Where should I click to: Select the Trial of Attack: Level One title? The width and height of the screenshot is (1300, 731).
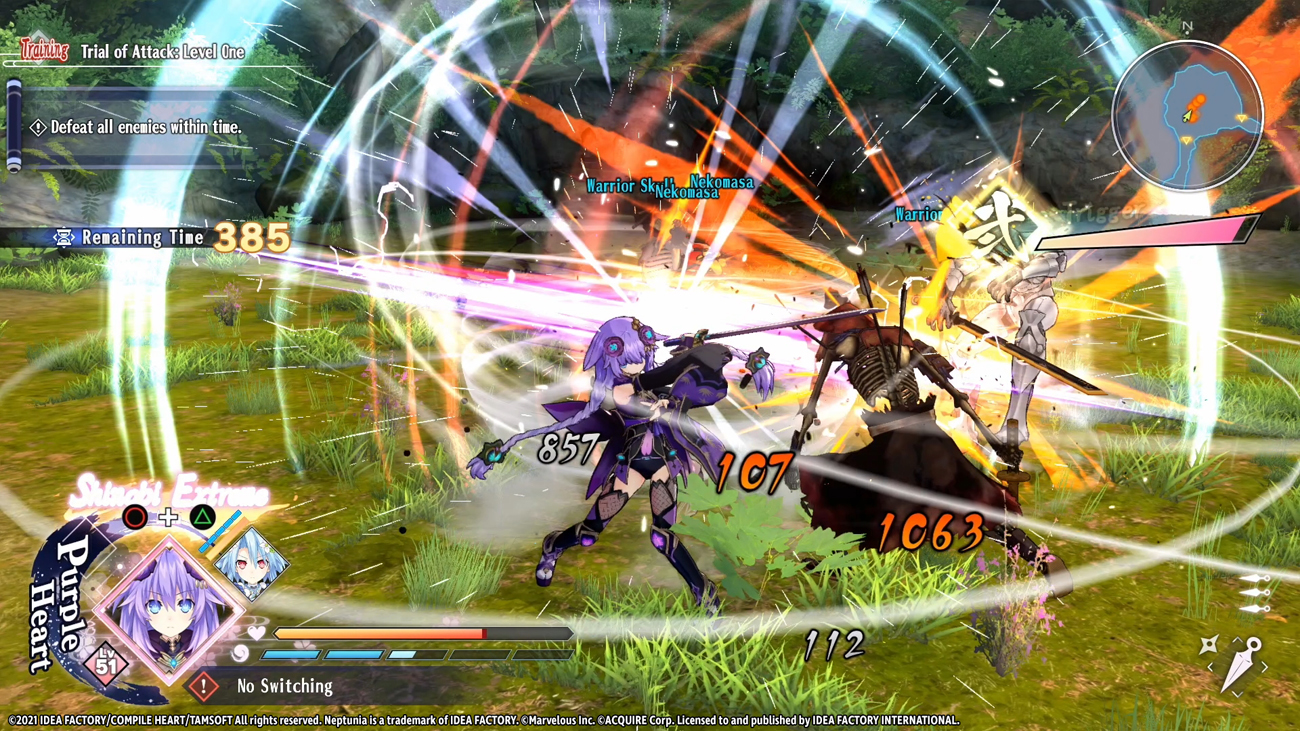point(162,51)
